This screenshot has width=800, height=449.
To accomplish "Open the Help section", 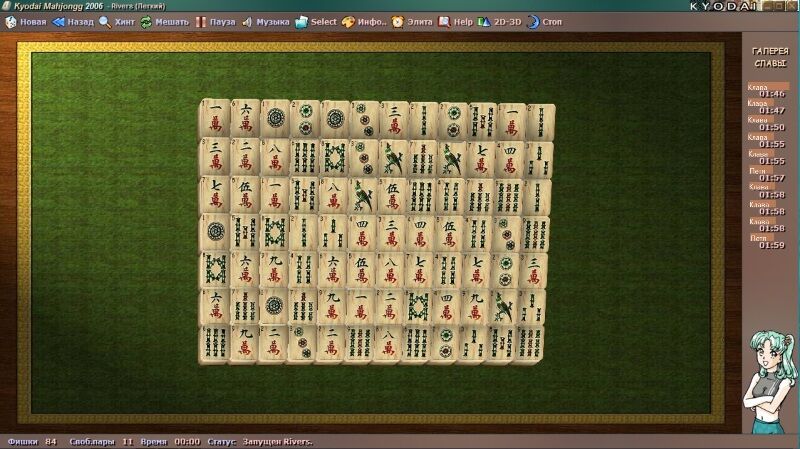I will [456, 21].
